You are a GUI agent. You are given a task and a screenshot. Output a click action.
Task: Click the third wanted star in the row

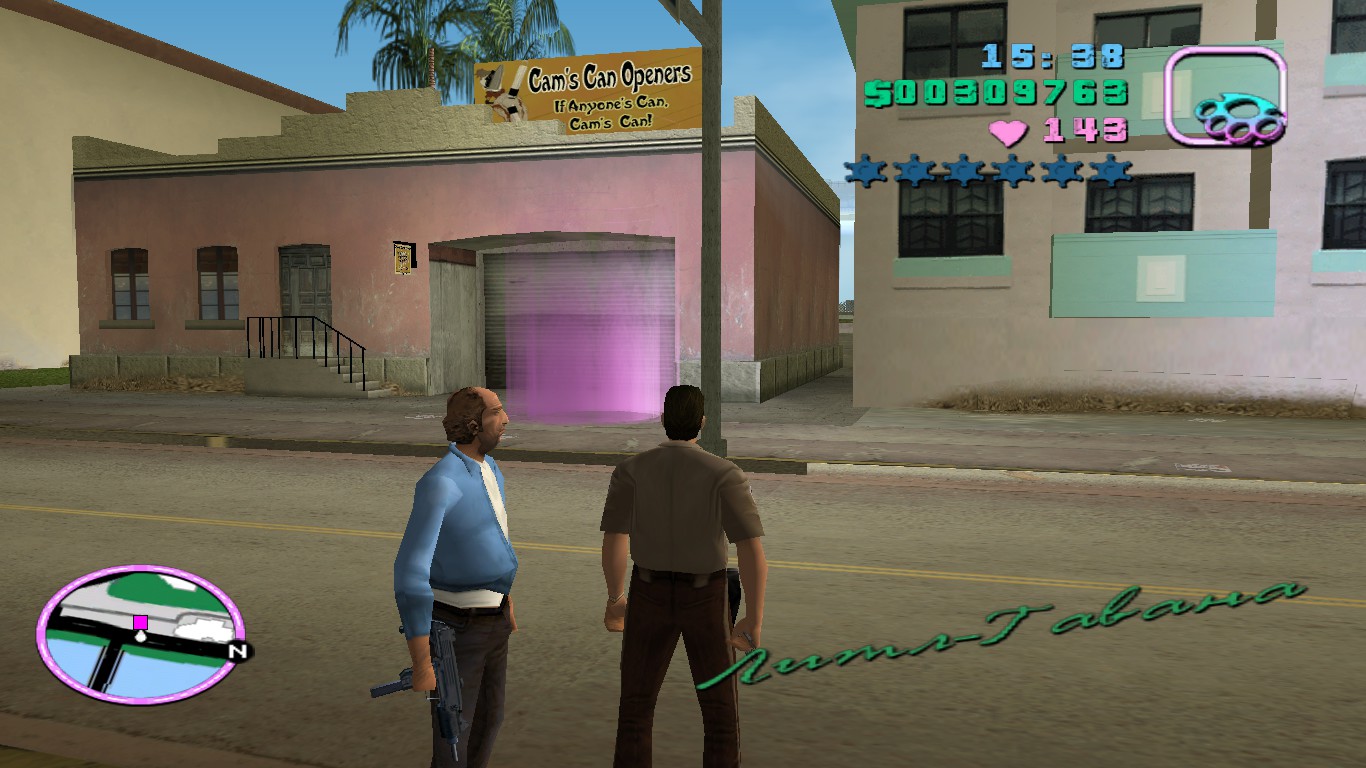(961, 170)
